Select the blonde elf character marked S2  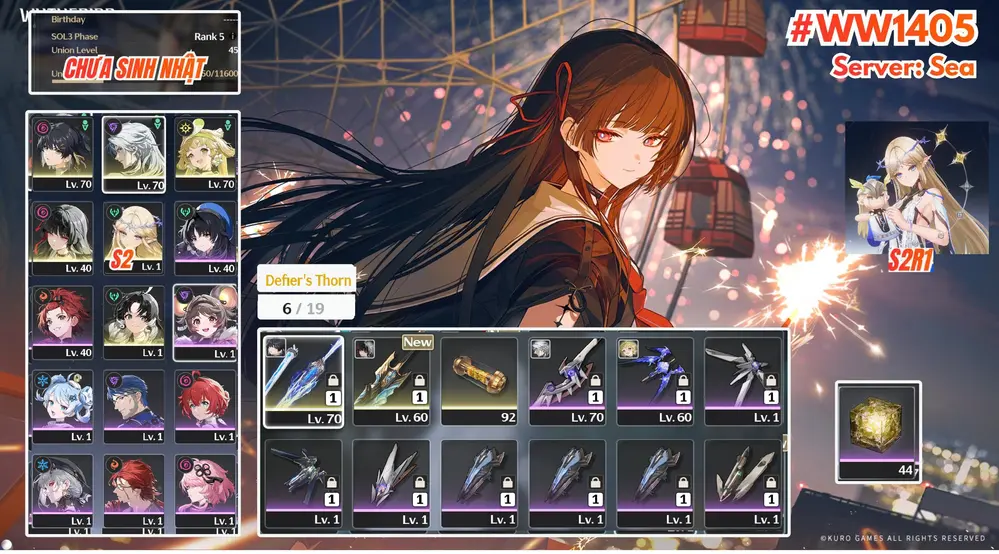click(133, 237)
